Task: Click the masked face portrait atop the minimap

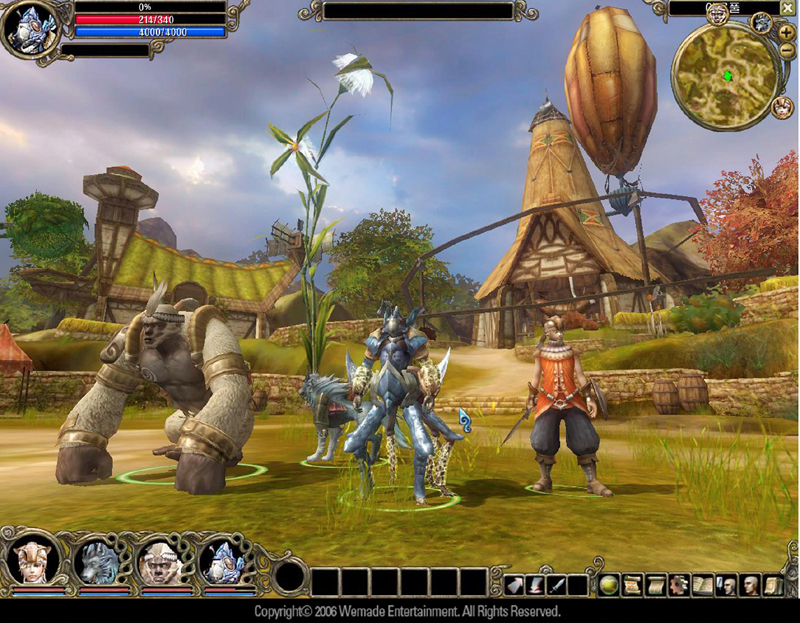Action: click(717, 12)
